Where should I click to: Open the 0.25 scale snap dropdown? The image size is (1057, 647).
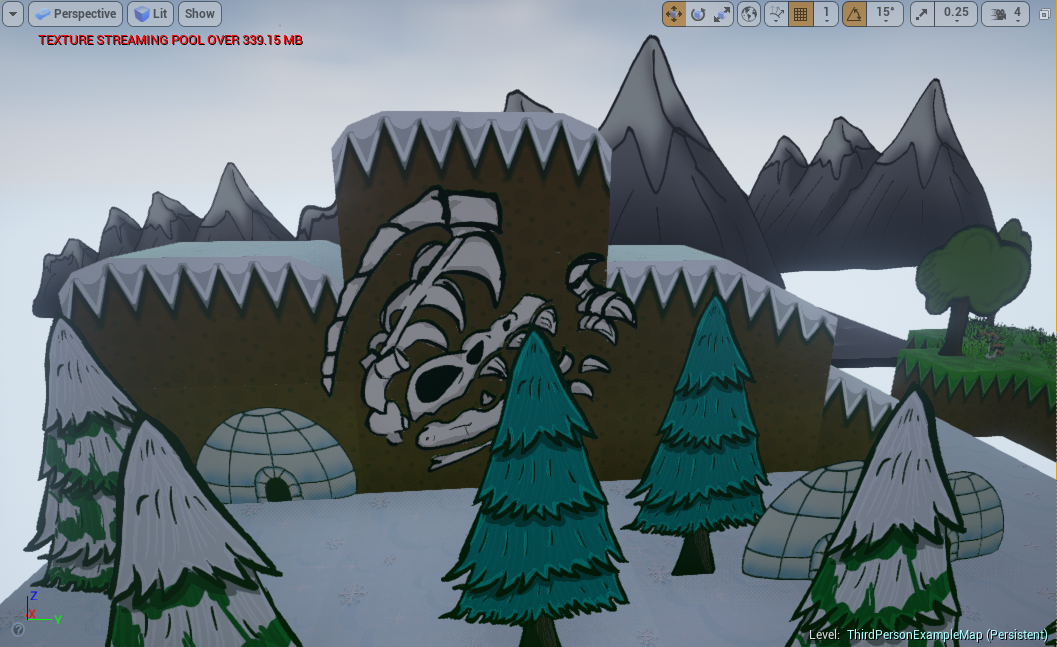(x=956, y=14)
